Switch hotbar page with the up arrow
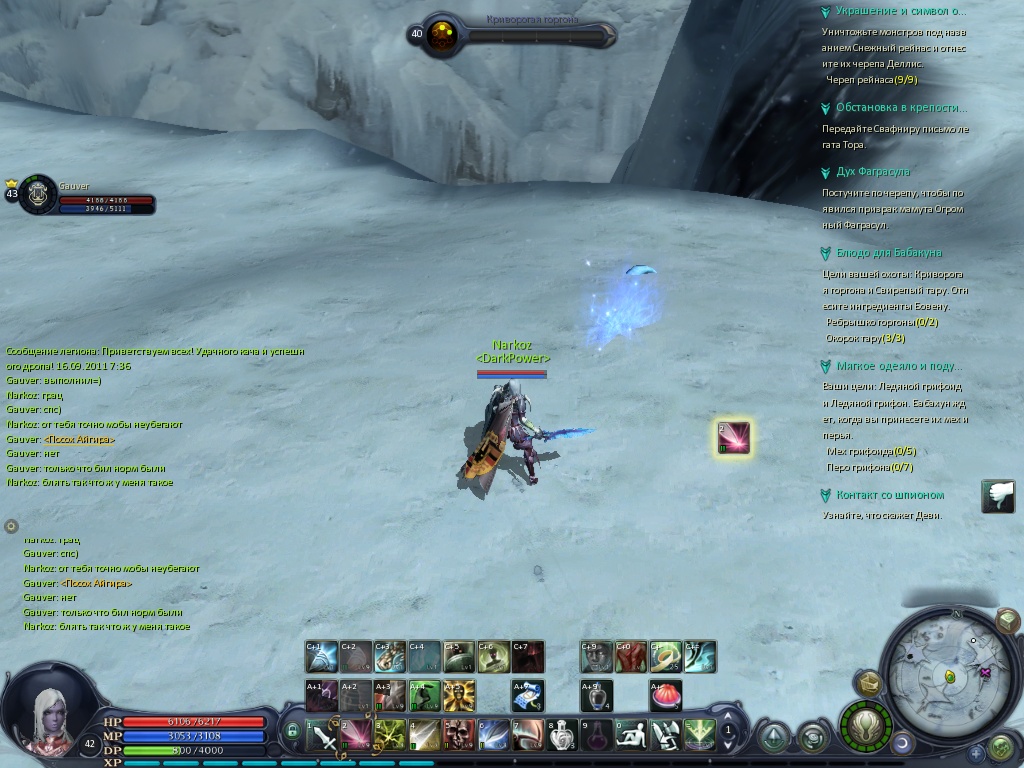The height and width of the screenshot is (768, 1024). [x=729, y=714]
